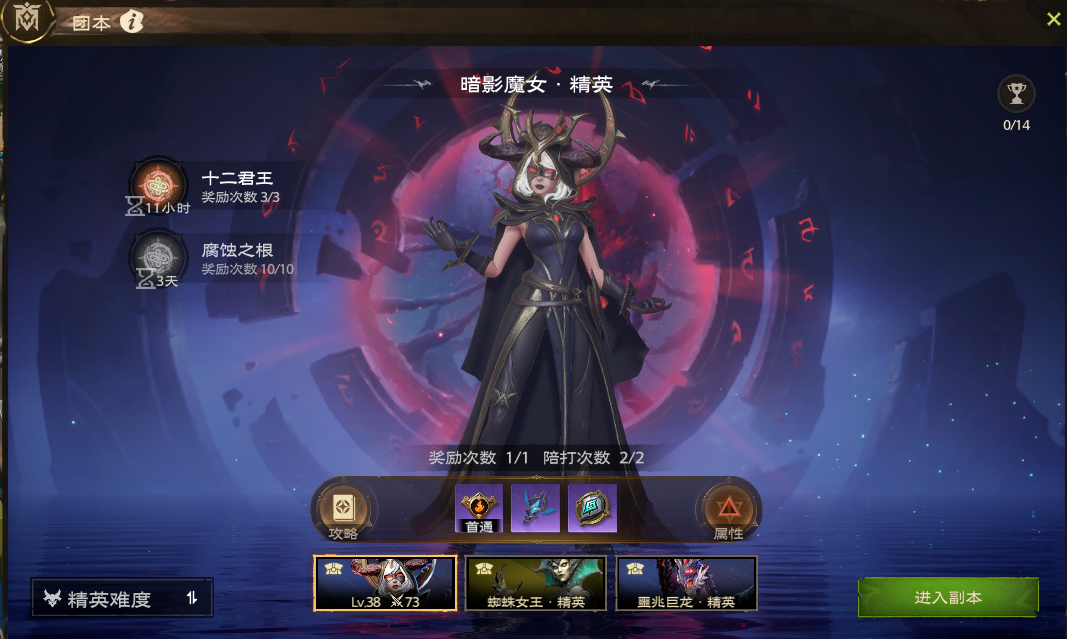Viewport: 1067px width, 639px height.
Task: Open the 攻略 strategy guide
Action: tap(342, 510)
